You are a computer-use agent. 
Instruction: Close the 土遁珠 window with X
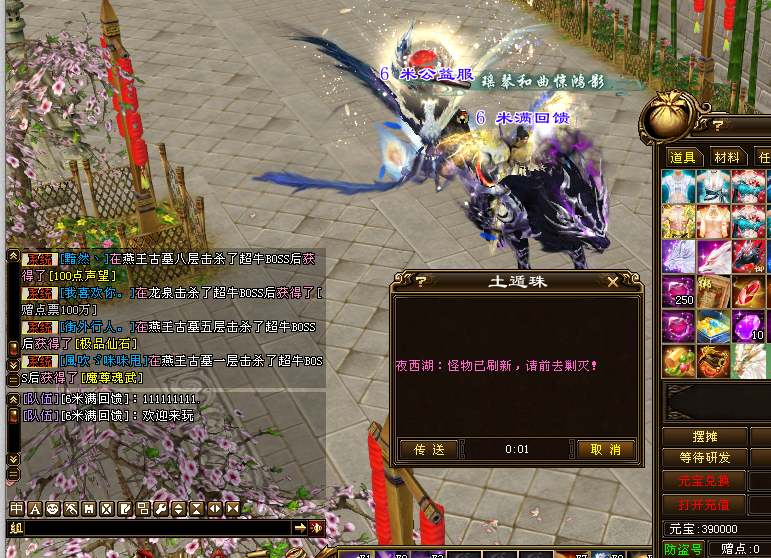[x=628, y=282]
